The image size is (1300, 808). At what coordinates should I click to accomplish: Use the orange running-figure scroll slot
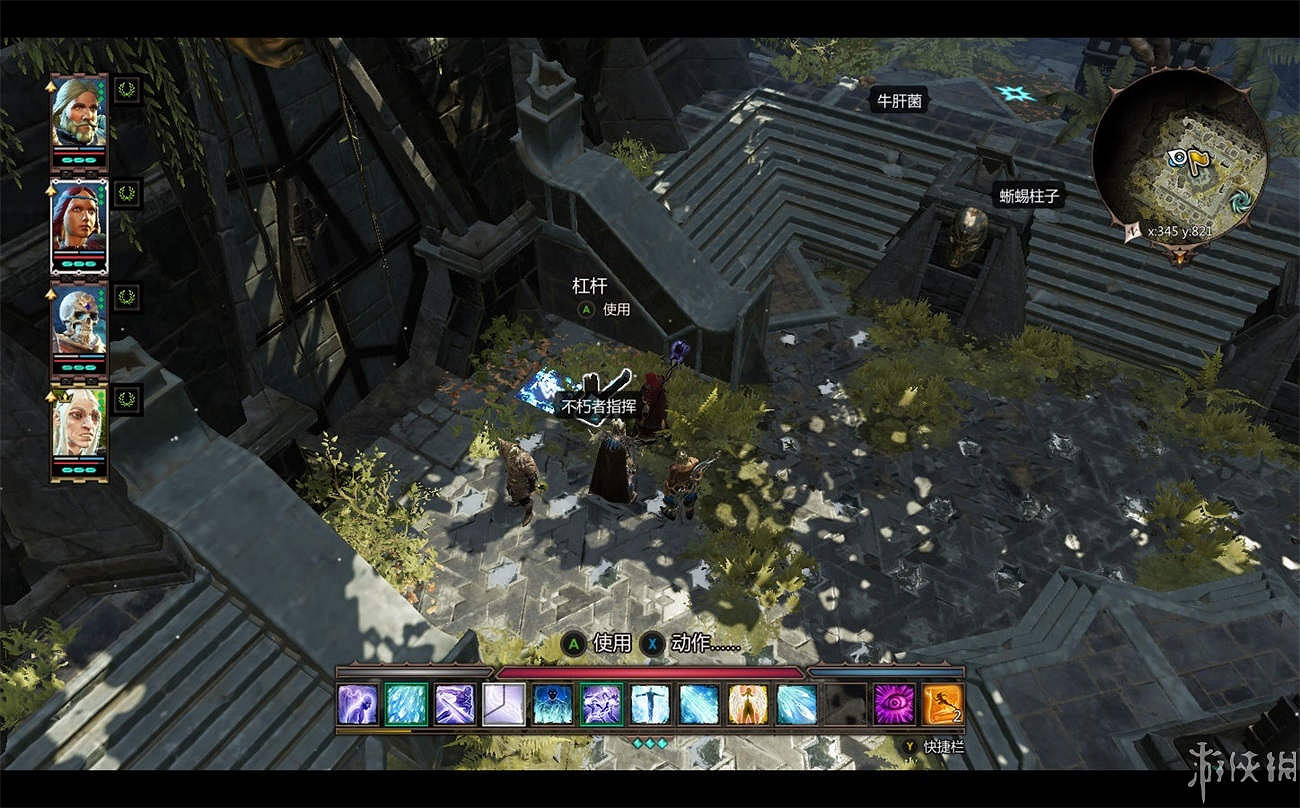[x=943, y=704]
